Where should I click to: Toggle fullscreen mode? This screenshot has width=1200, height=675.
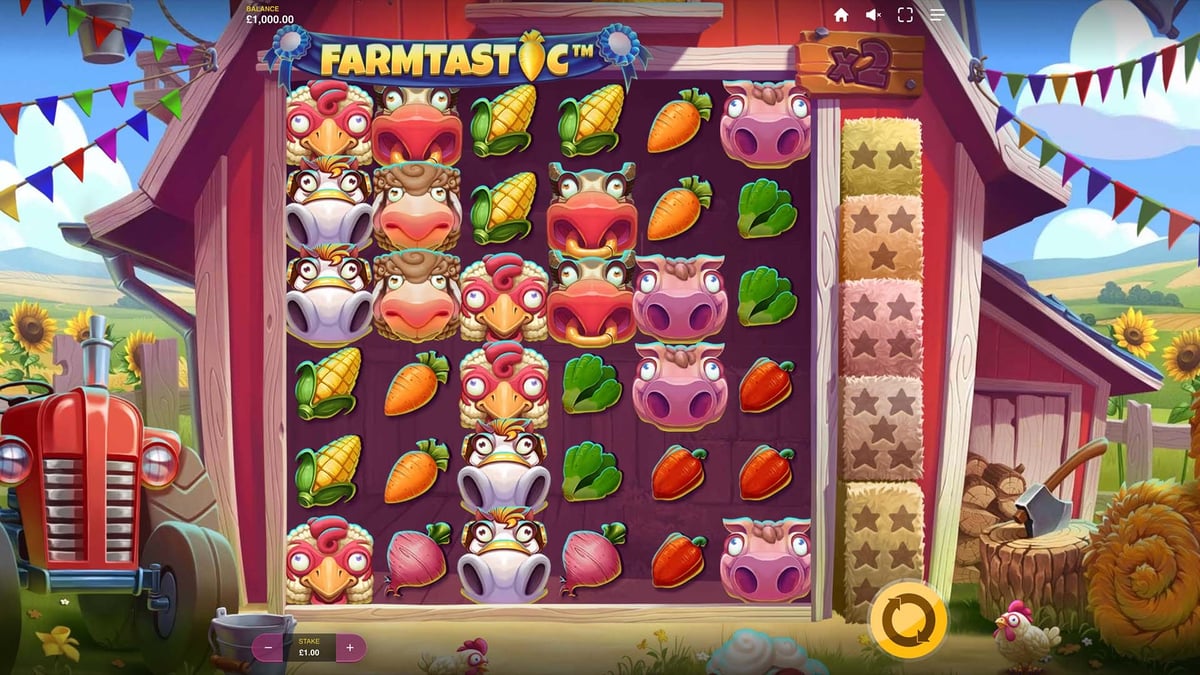coord(905,15)
